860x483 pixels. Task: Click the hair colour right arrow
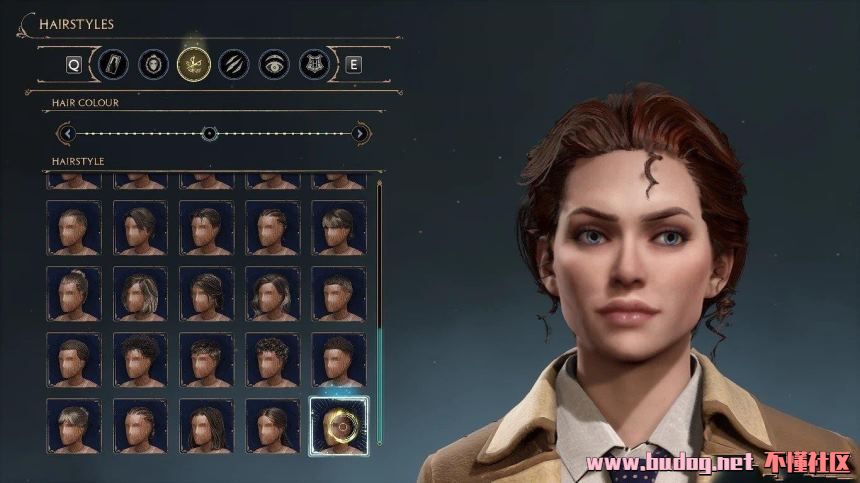click(360, 133)
